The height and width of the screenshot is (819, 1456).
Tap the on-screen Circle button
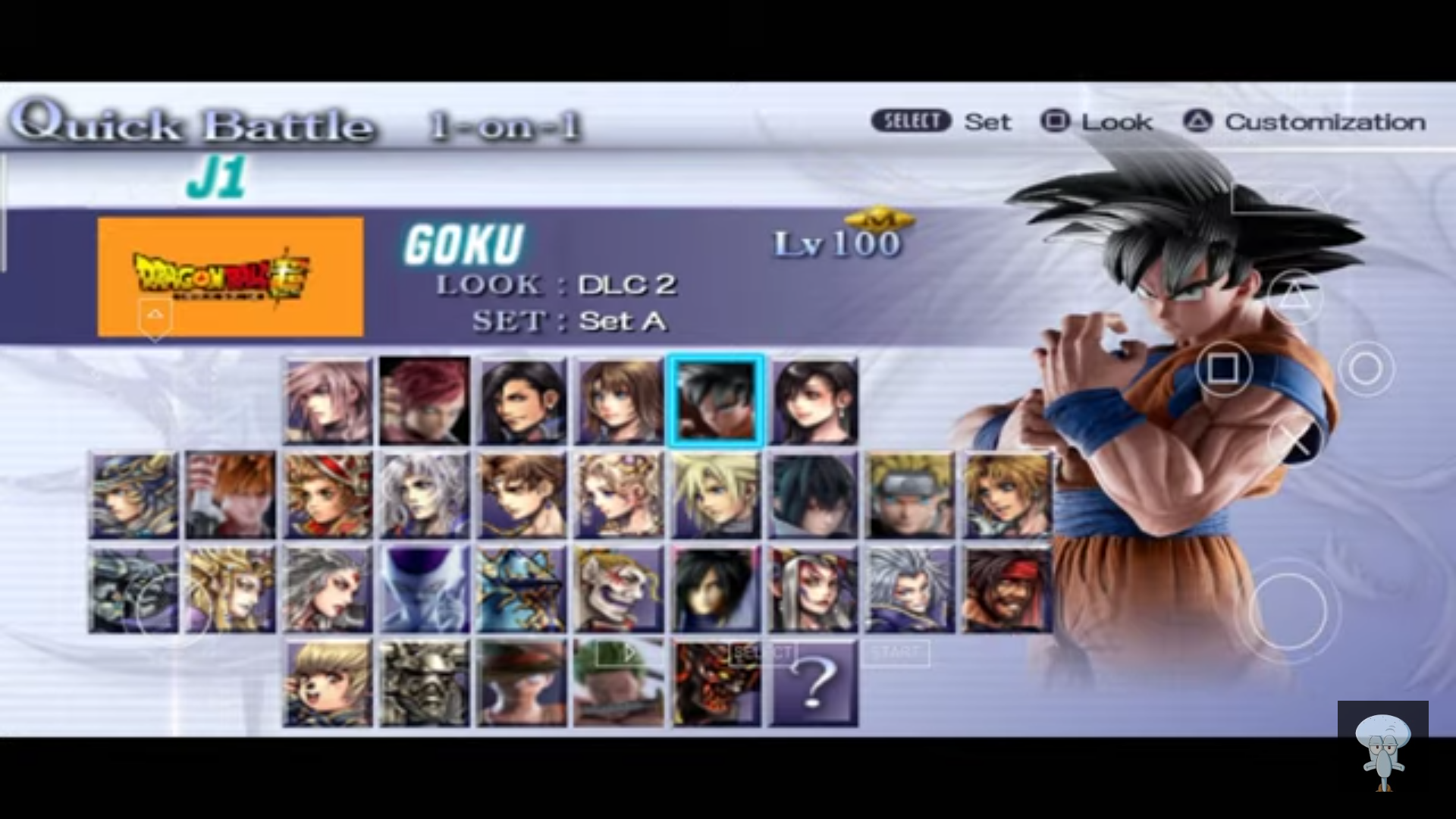point(1367,369)
